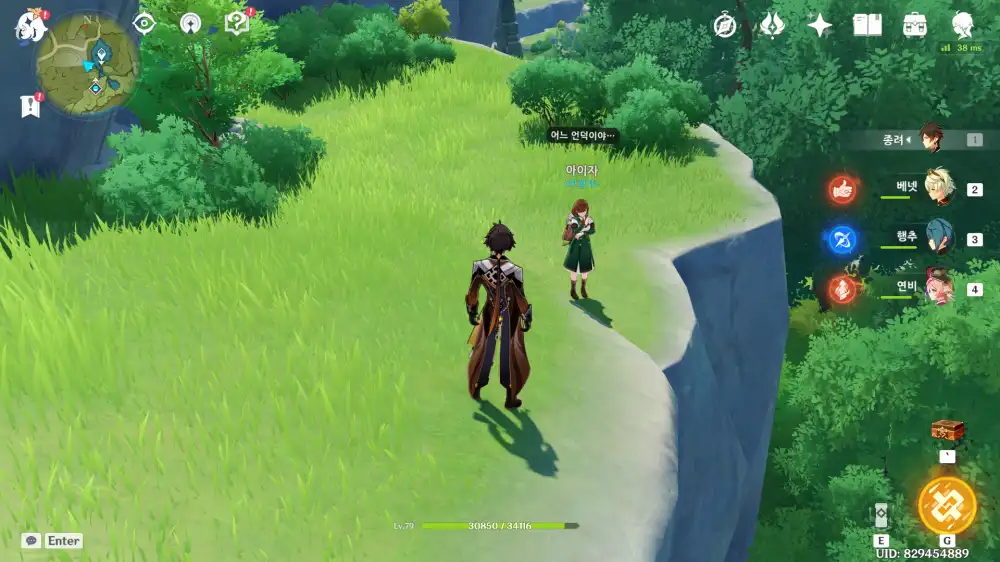Open the Wish star icon
The height and width of the screenshot is (562, 1000).
(820, 26)
